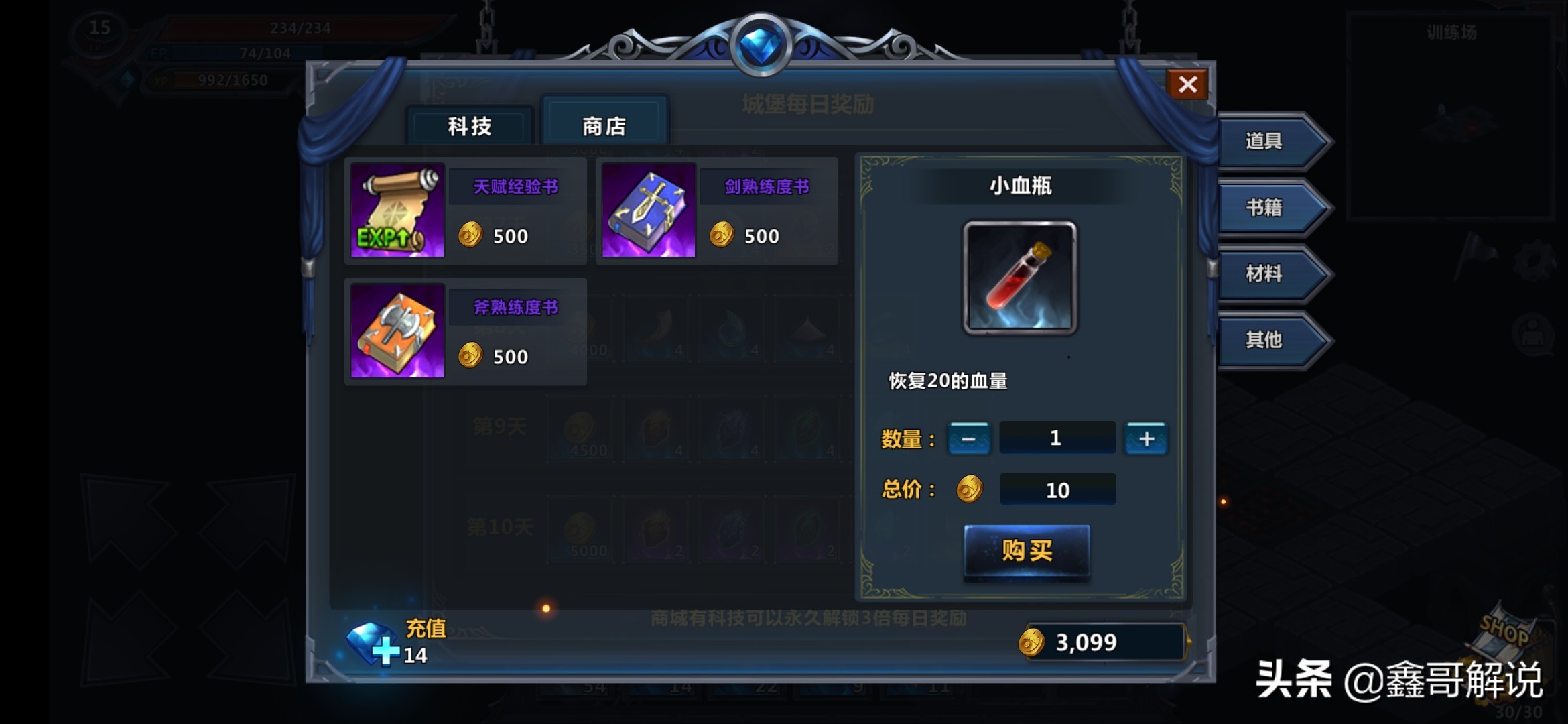The width and height of the screenshot is (1568, 724).
Task: Close the shop window
Action: click(1187, 84)
